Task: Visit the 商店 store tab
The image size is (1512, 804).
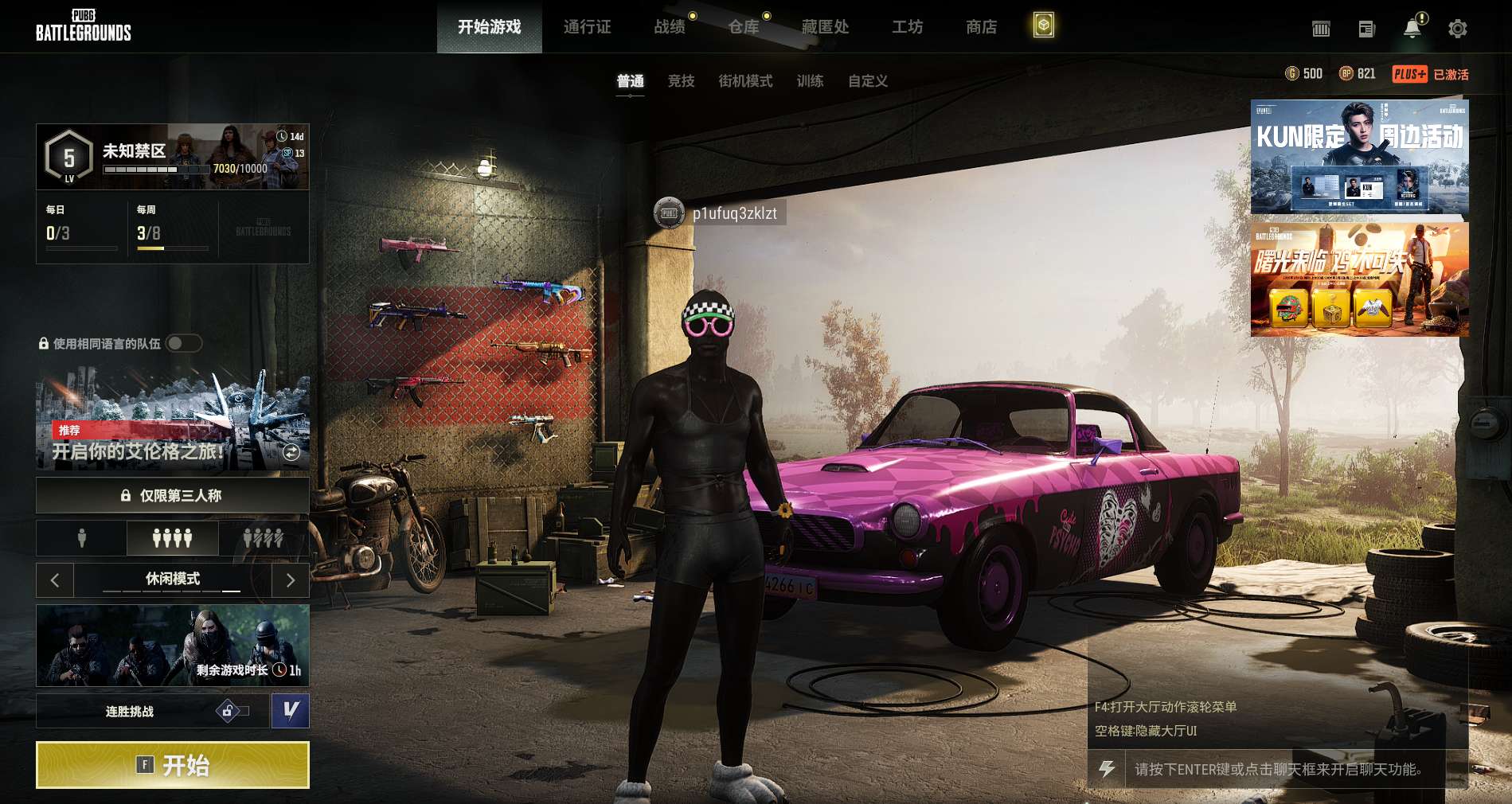Action: coord(981,27)
